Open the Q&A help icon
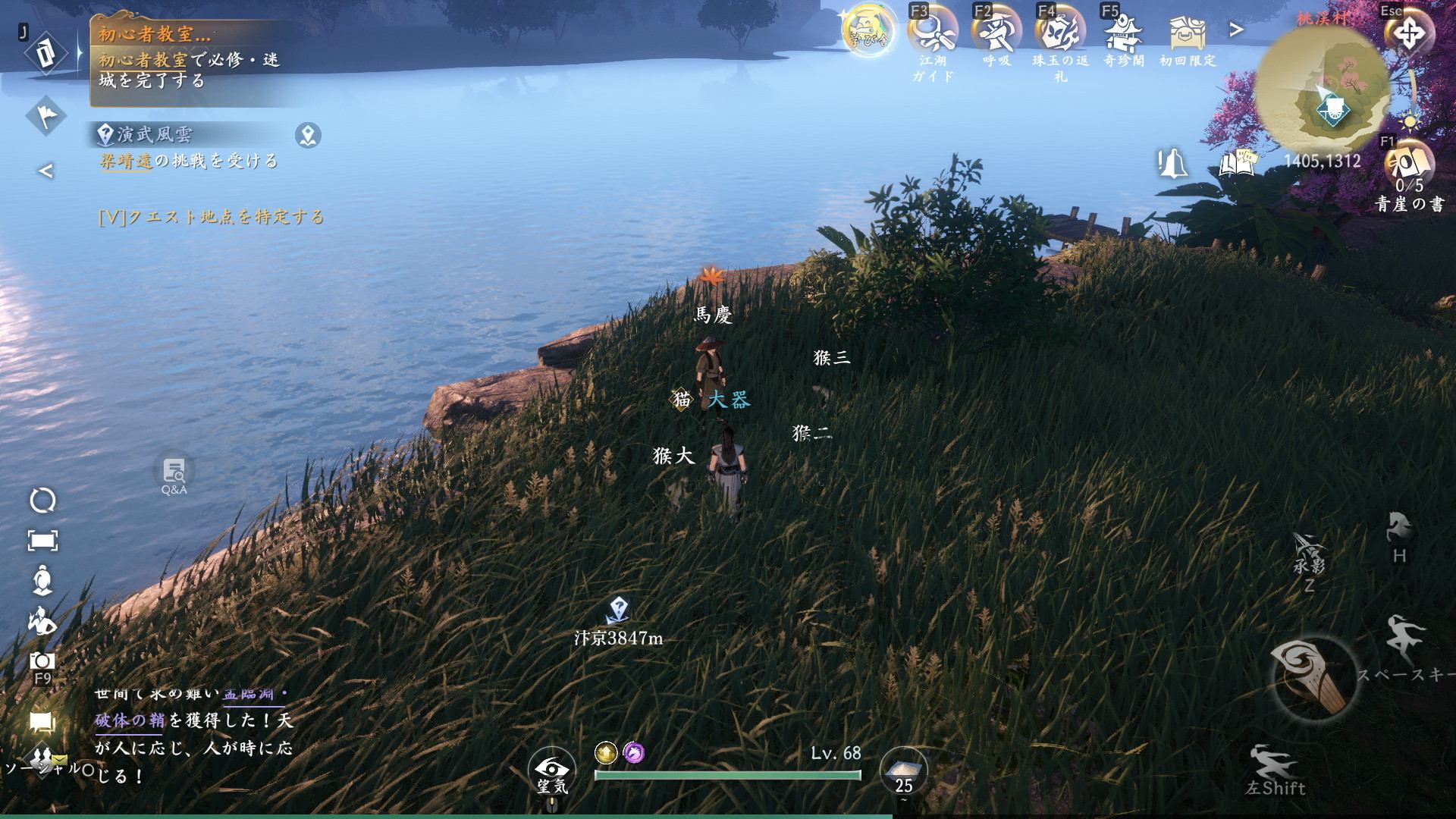The height and width of the screenshot is (819, 1456). coord(174,474)
